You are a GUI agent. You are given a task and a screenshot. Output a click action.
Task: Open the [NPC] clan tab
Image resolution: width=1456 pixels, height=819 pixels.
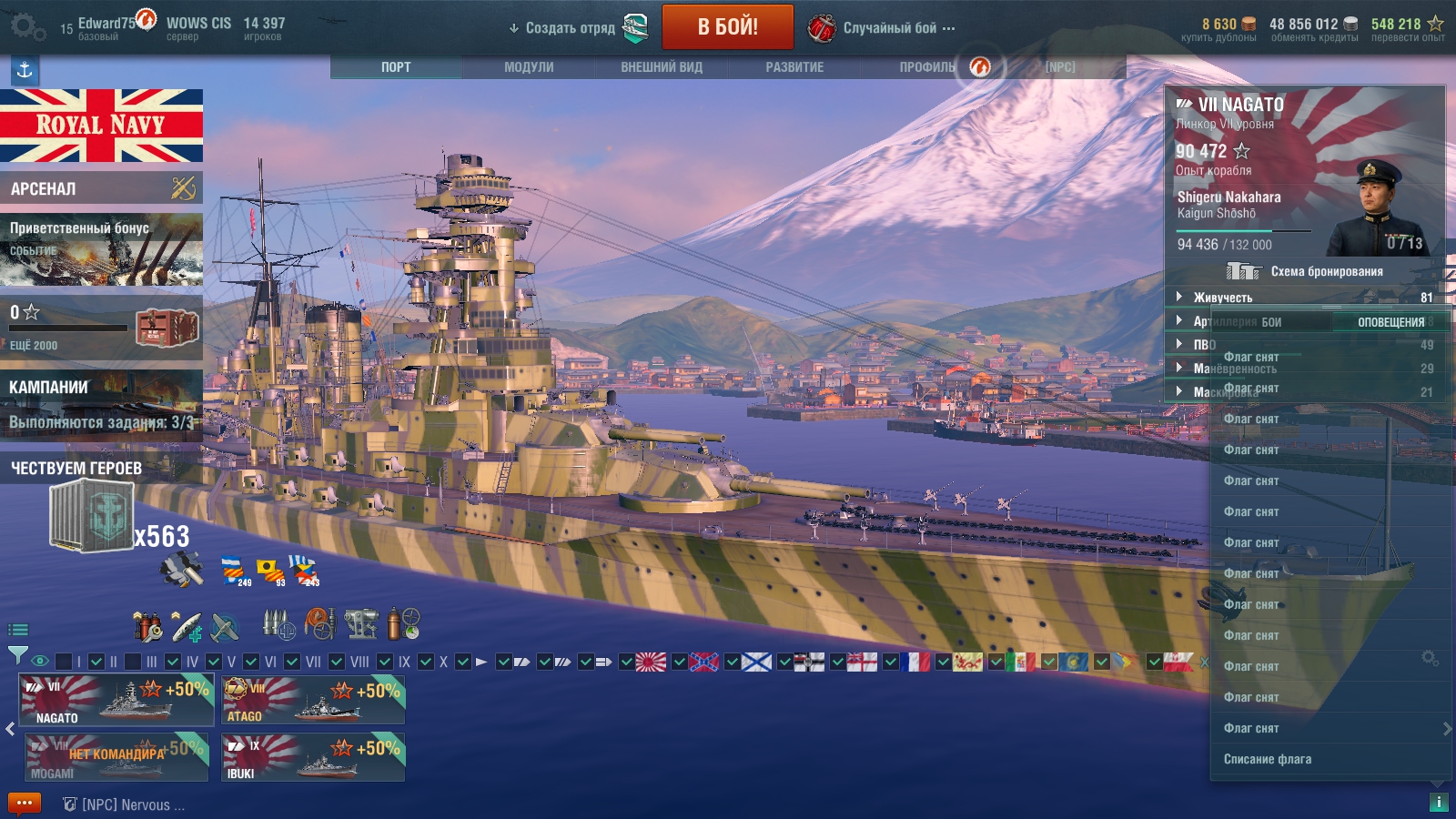click(1060, 67)
